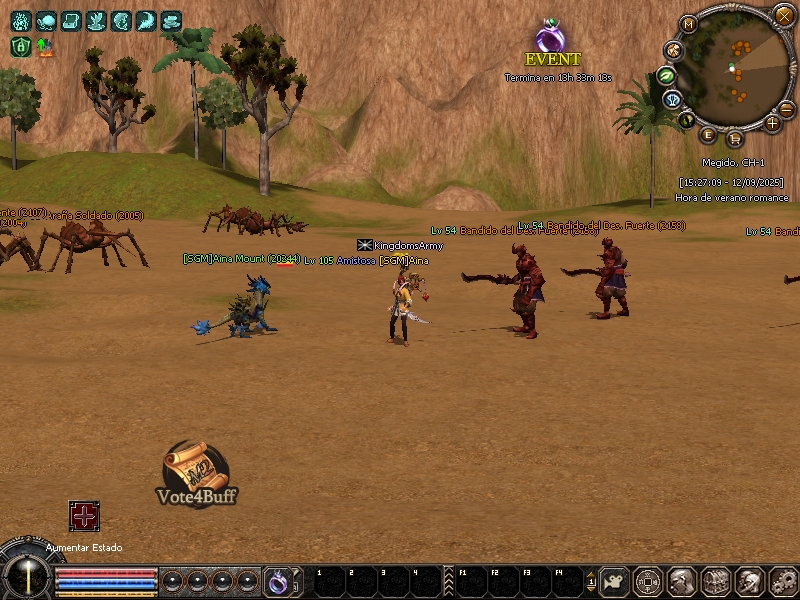The height and width of the screenshot is (600, 800).
Task: Click the green padlock shield icon
Action: (20, 46)
